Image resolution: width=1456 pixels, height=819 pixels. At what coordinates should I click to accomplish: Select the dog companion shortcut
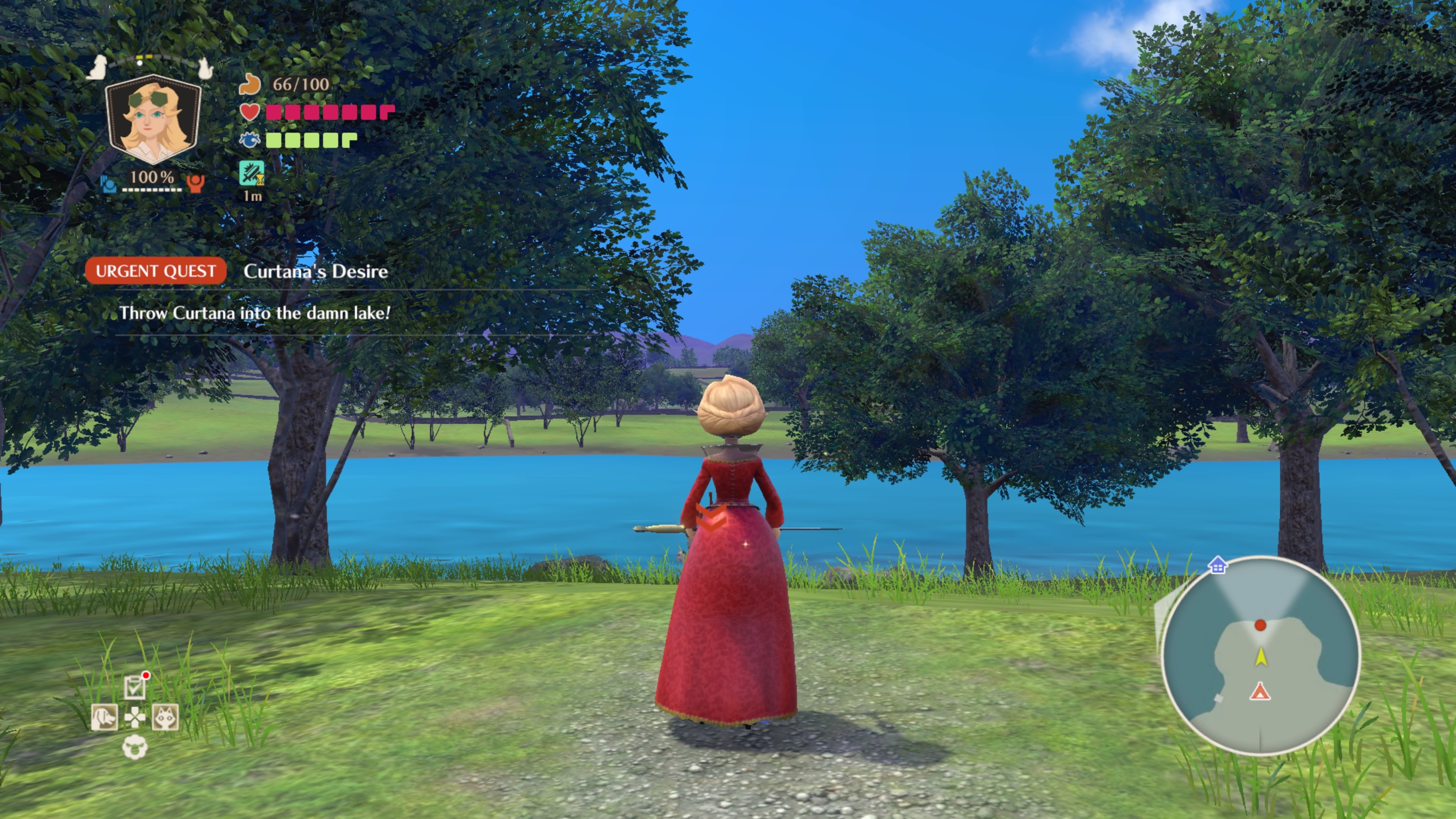pyautogui.click(x=105, y=718)
